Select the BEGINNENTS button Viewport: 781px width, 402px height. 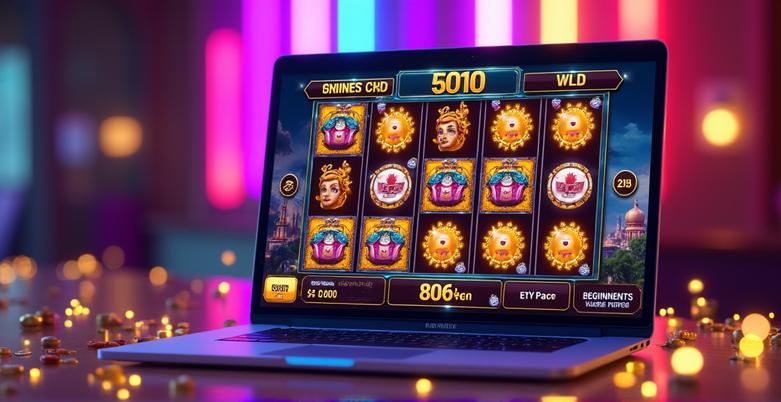click(607, 298)
